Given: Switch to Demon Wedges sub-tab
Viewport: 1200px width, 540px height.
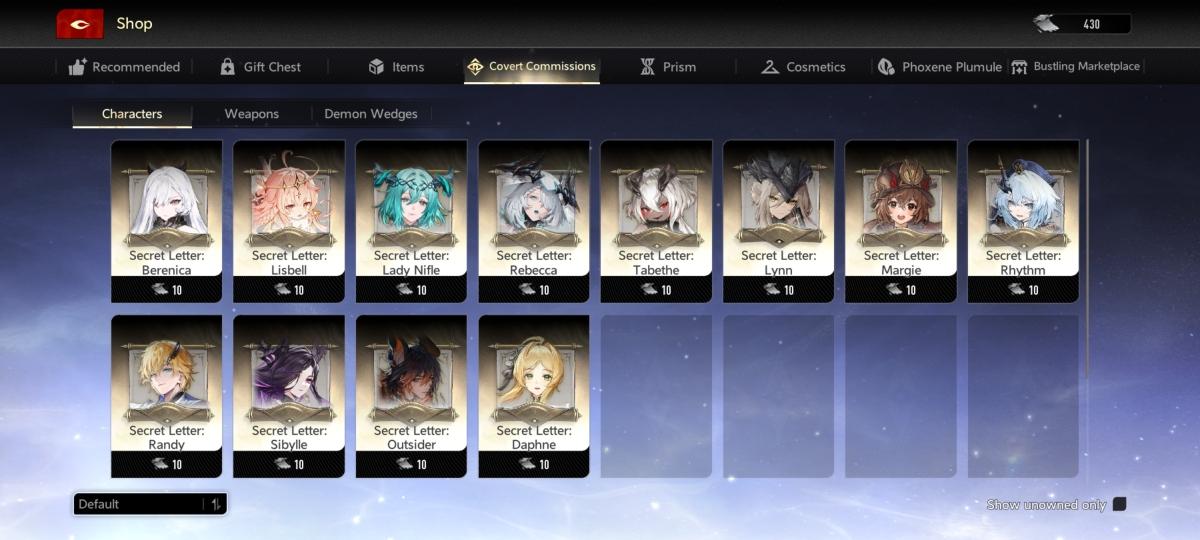Looking at the screenshot, I should (x=371, y=114).
